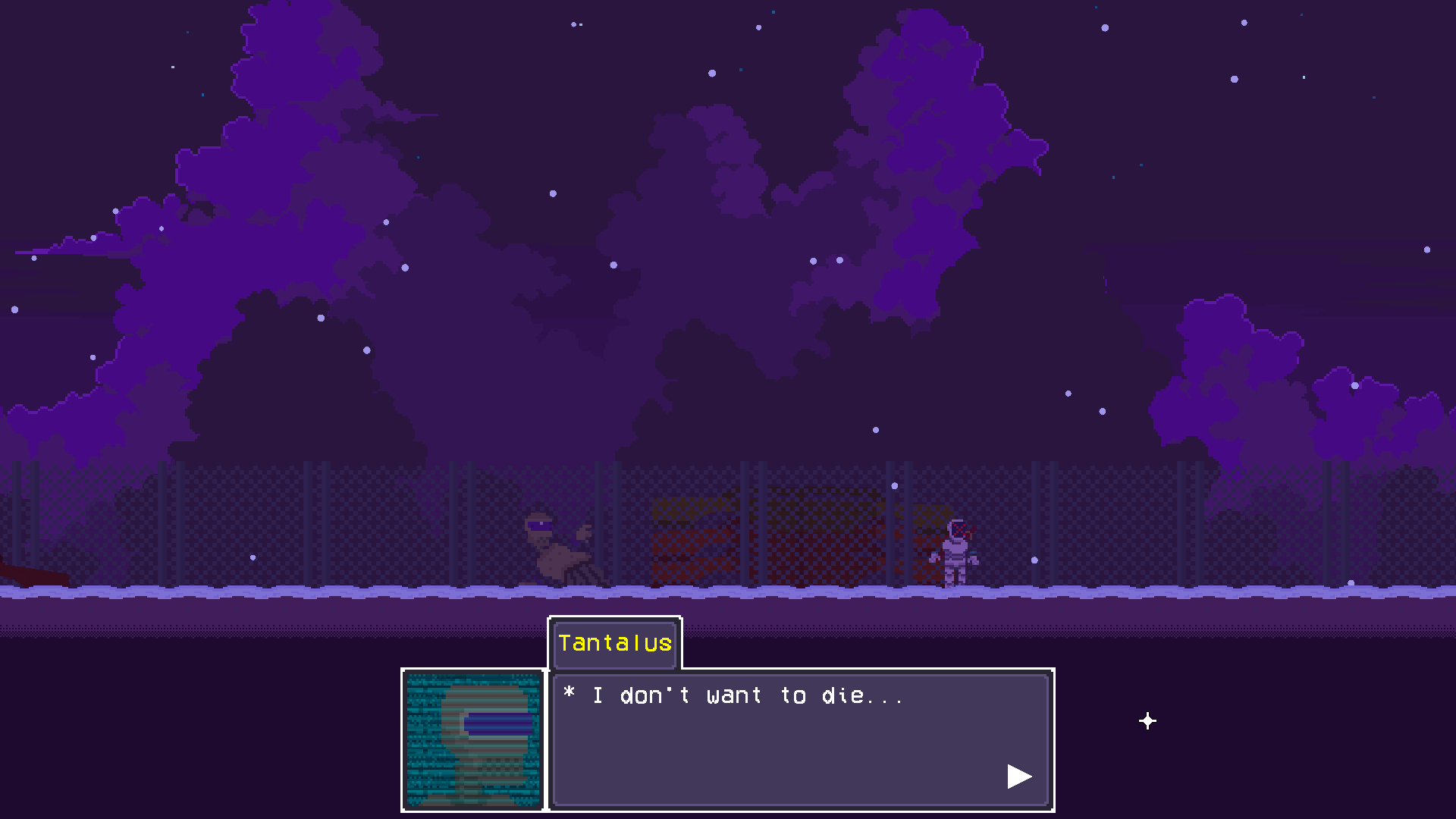Click the purple visor on the creature's face

coord(540,526)
